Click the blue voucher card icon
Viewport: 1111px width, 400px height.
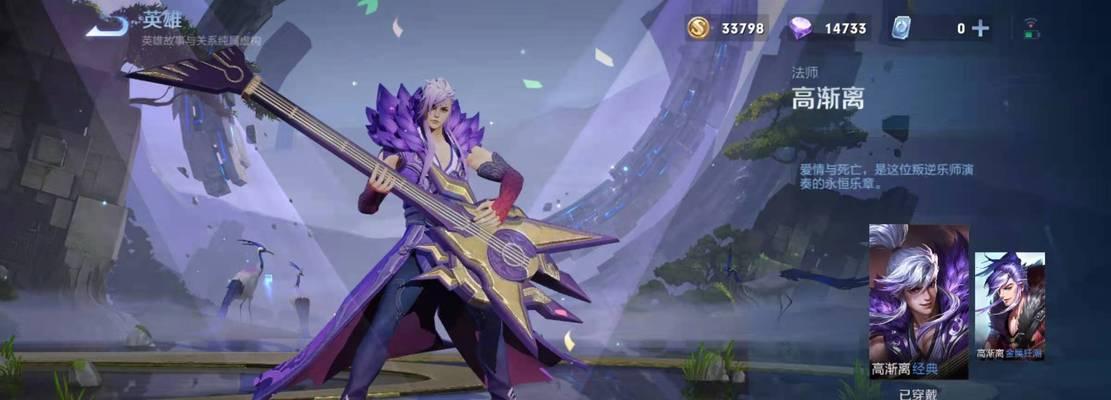900,28
